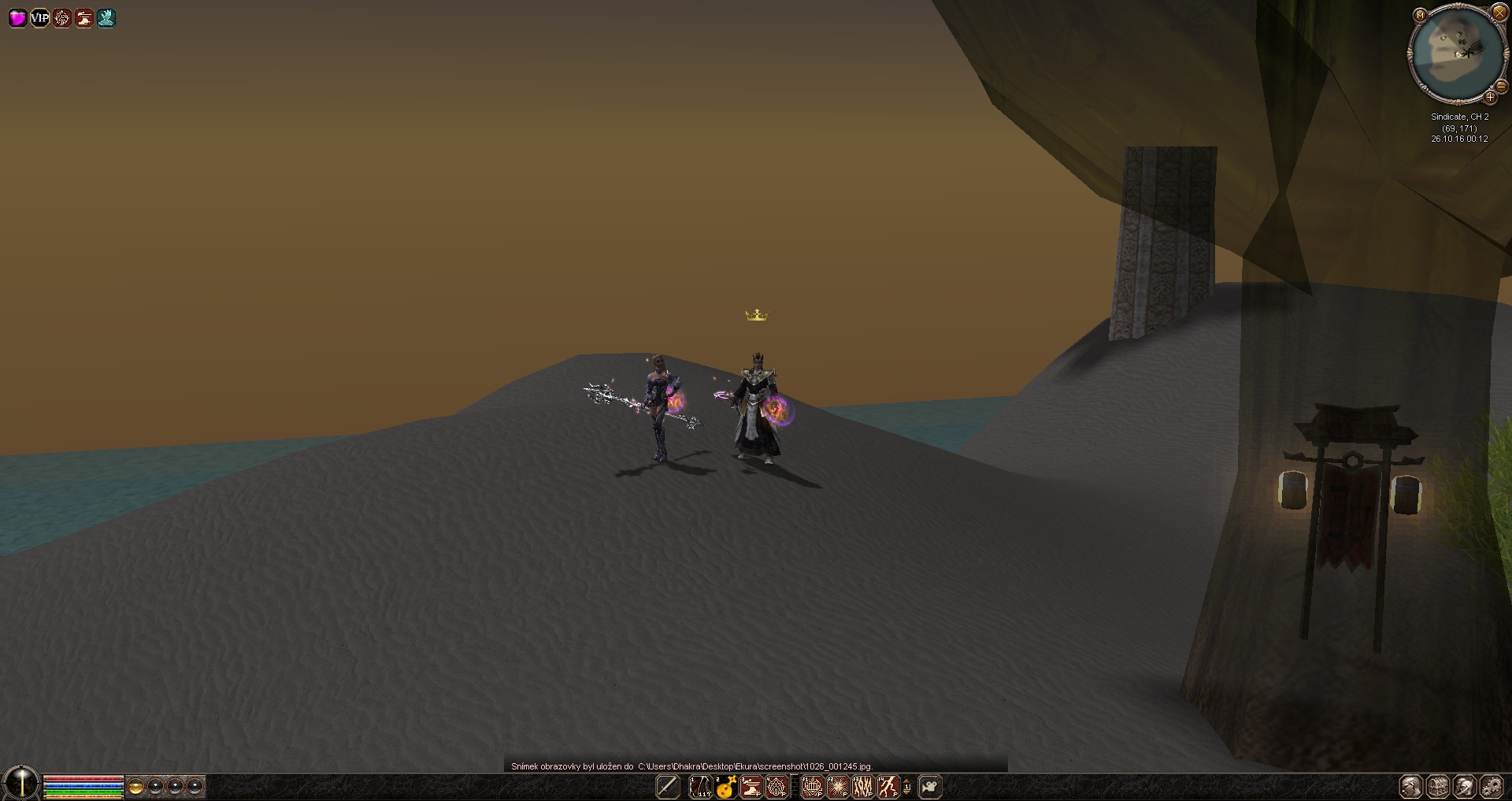
Task: Activate the skill in quickslot 3
Action: [x=751, y=786]
